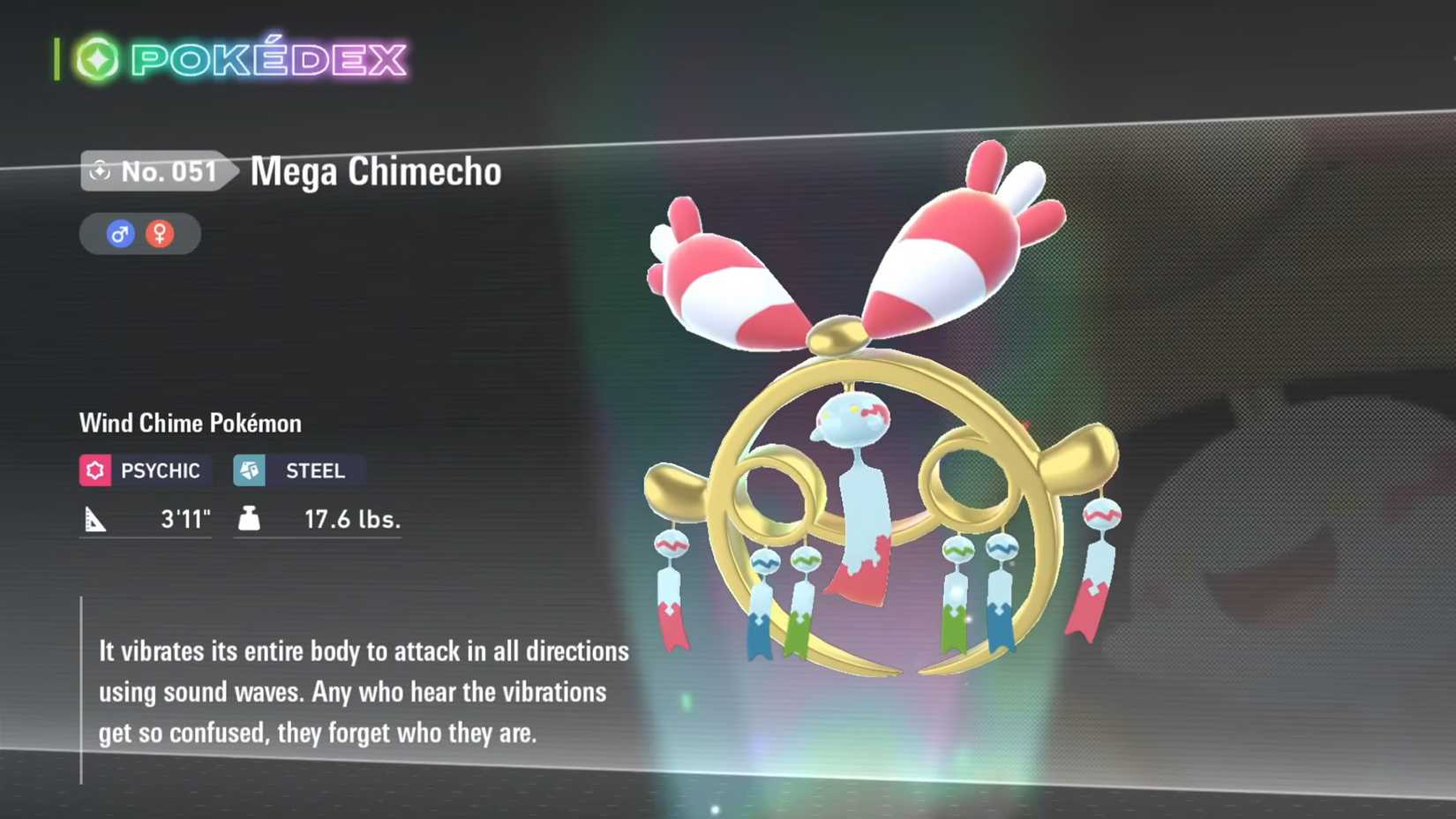Viewport: 1456px width, 819px height.
Task: Click the STEEL type label
Action: click(314, 470)
